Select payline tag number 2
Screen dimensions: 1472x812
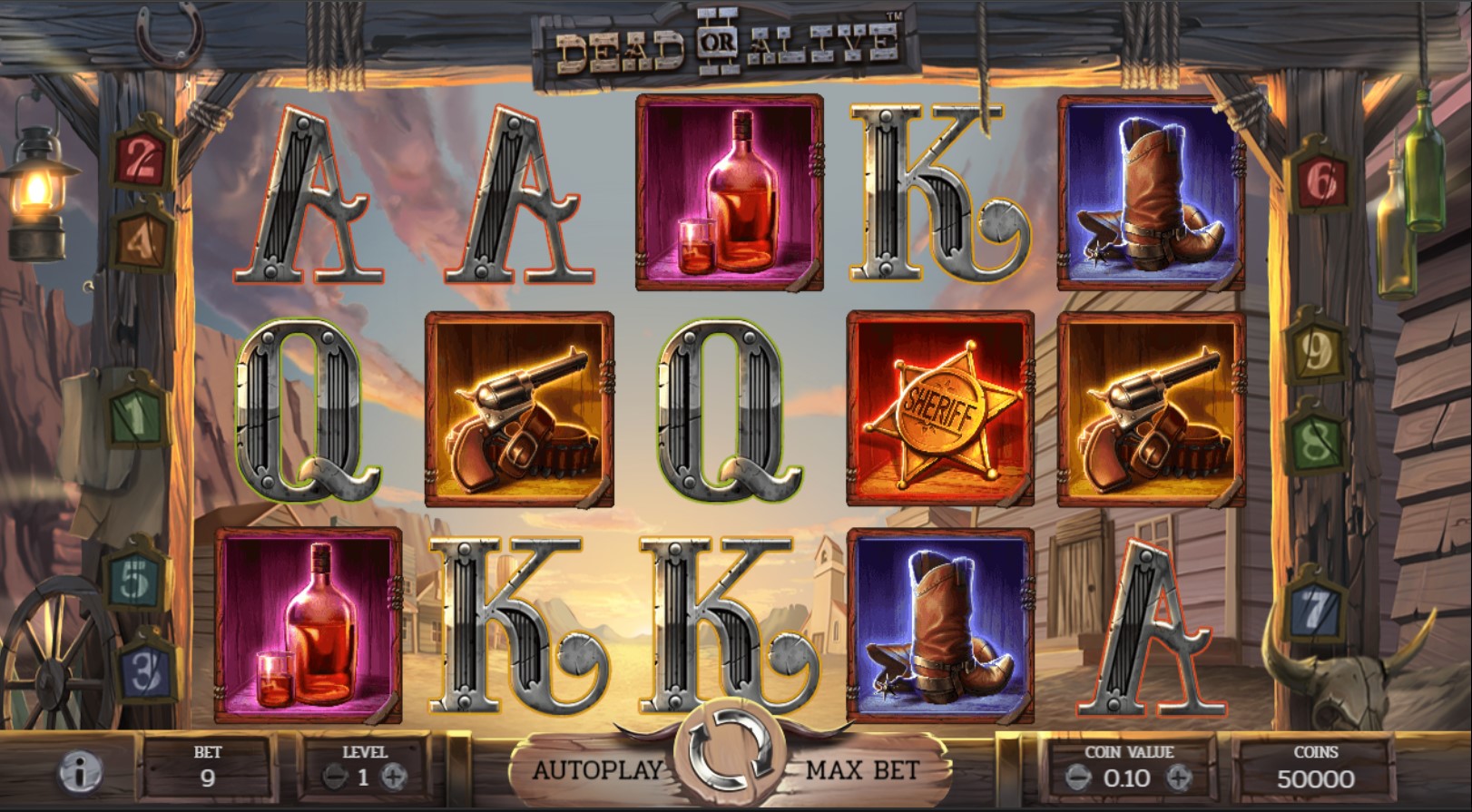tap(141, 161)
